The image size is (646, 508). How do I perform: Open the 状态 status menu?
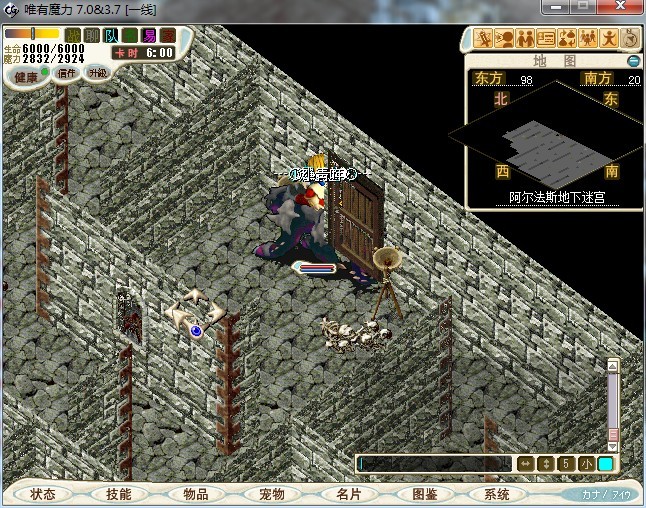point(43,494)
